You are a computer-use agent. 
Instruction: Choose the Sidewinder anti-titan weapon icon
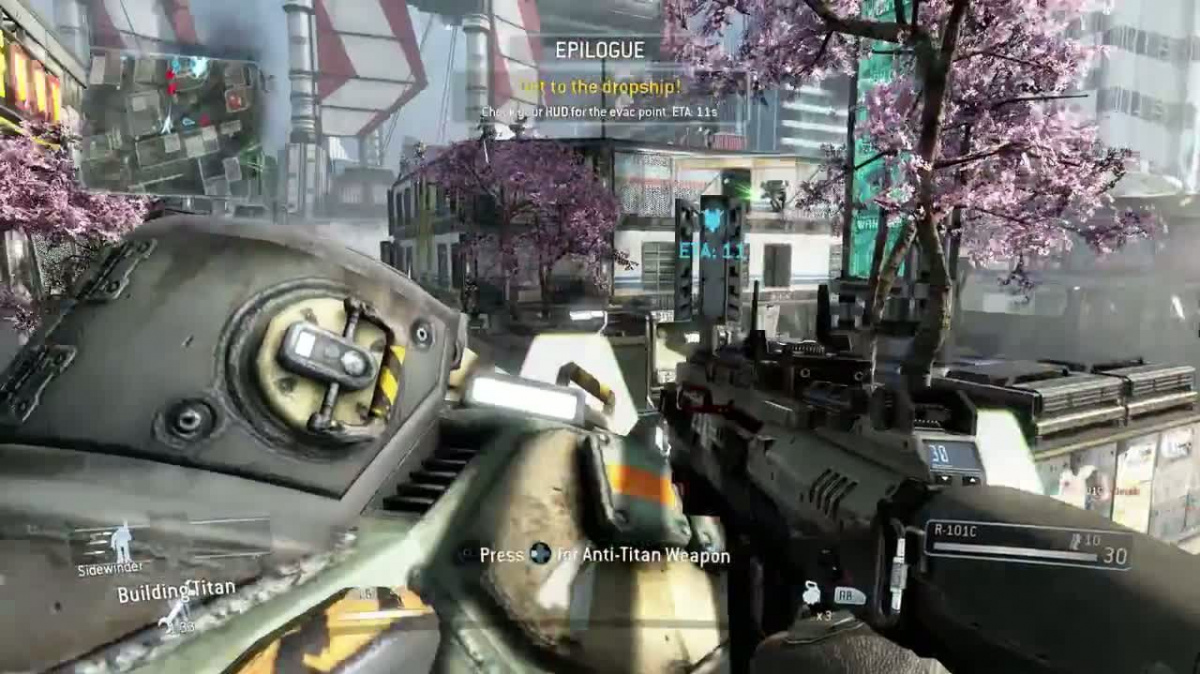pyautogui.click(x=122, y=543)
